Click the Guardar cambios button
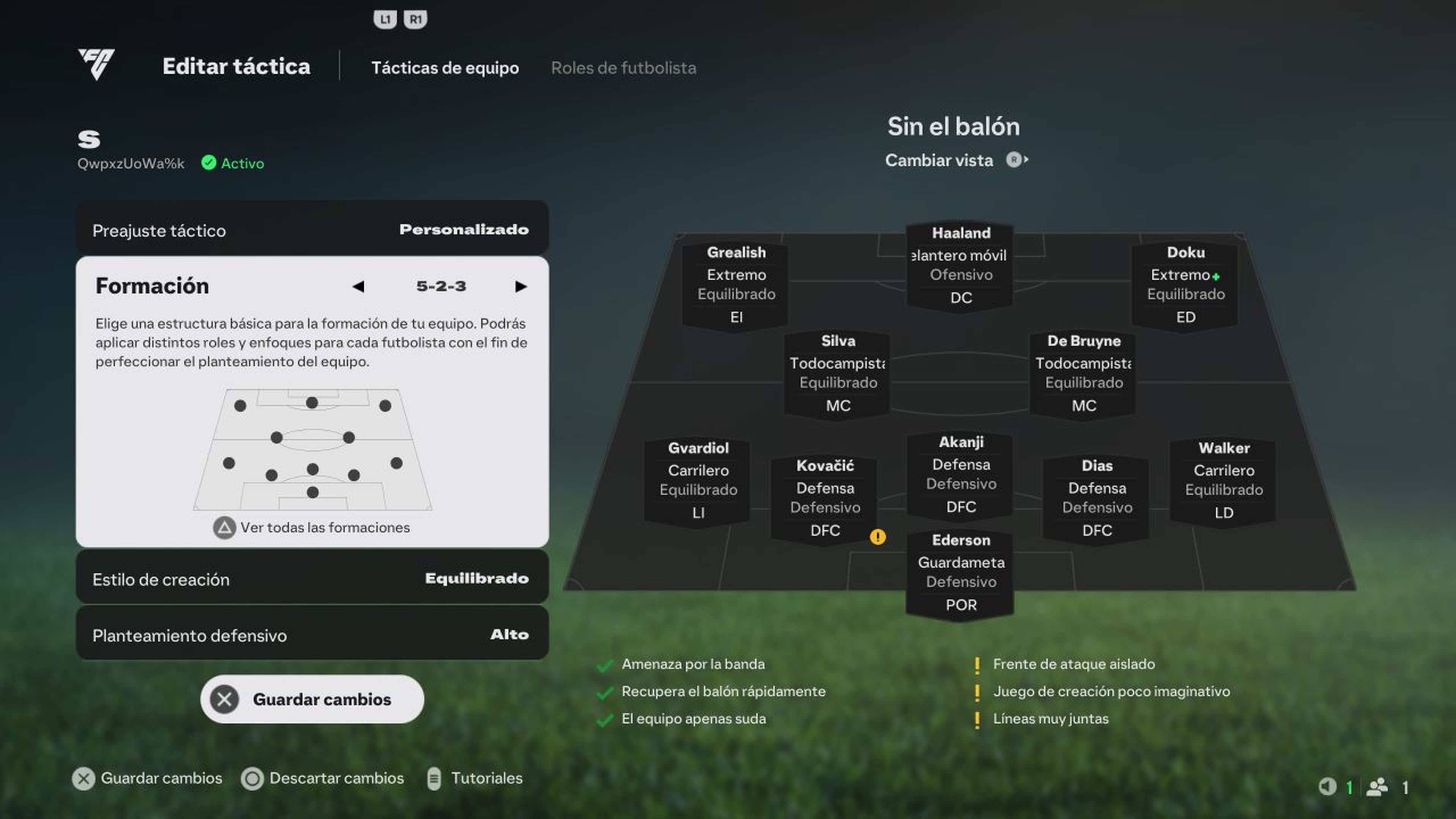Viewport: 1456px width, 819px height. click(311, 699)
